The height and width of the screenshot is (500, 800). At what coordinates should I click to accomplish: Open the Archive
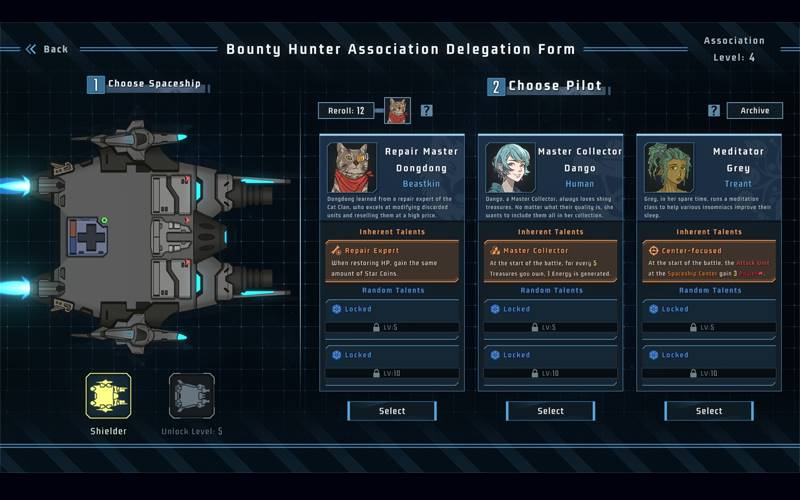754,111
